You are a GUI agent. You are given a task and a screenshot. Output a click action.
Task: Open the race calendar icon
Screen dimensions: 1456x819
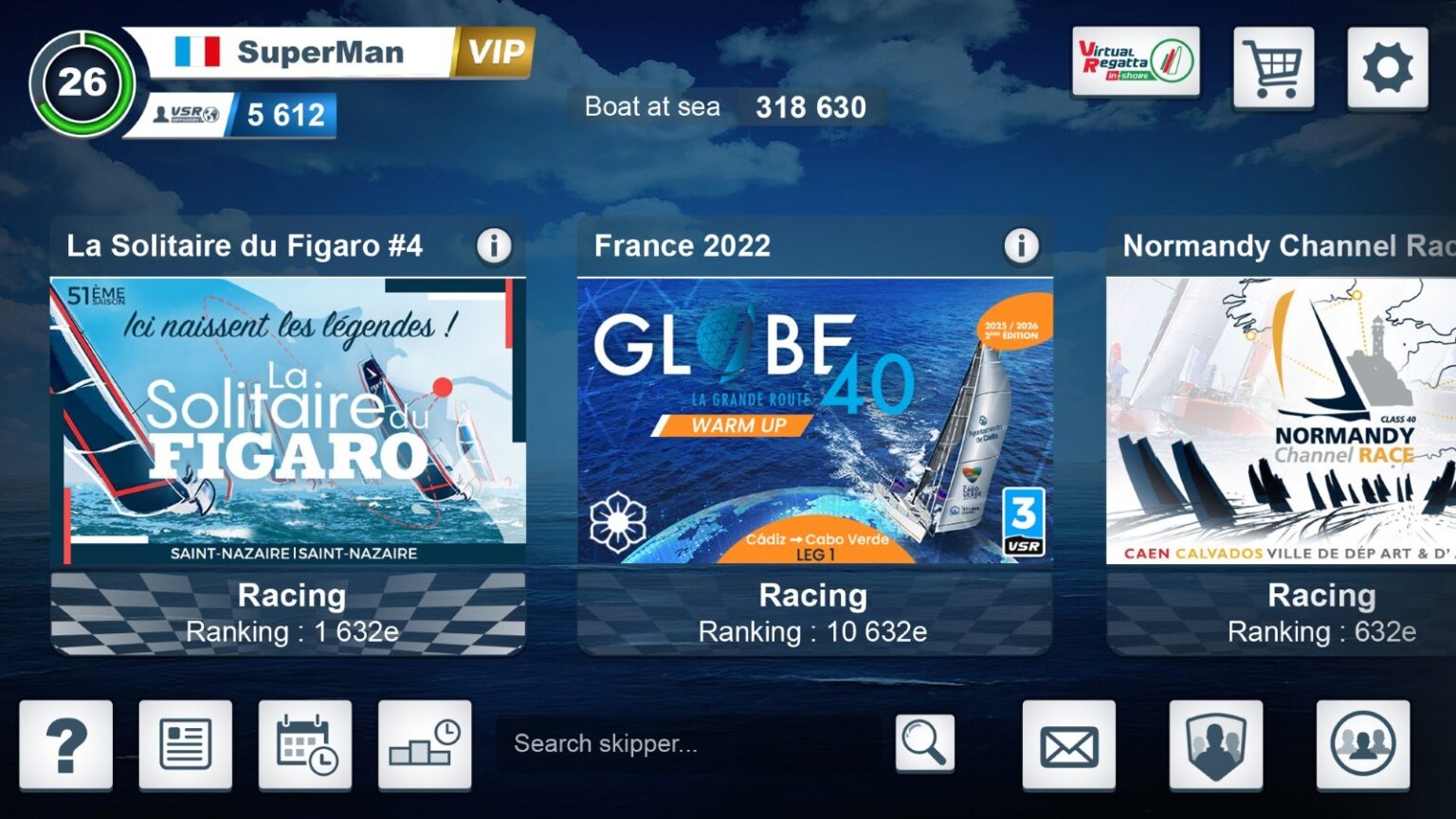click(305, 745)
